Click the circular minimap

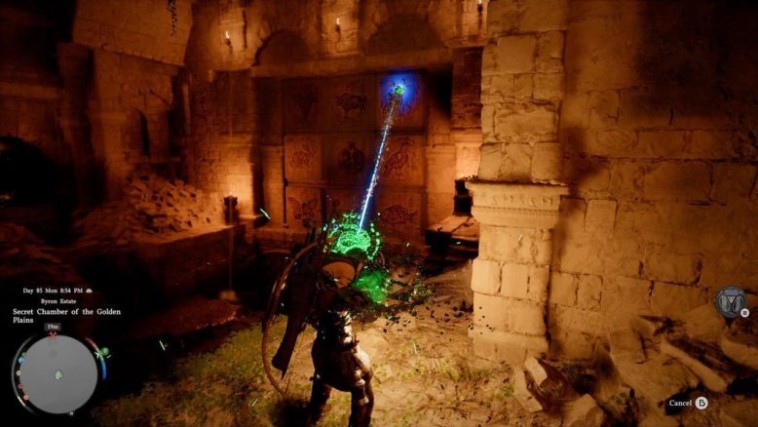pyautogui.click(x=58, y=374)
